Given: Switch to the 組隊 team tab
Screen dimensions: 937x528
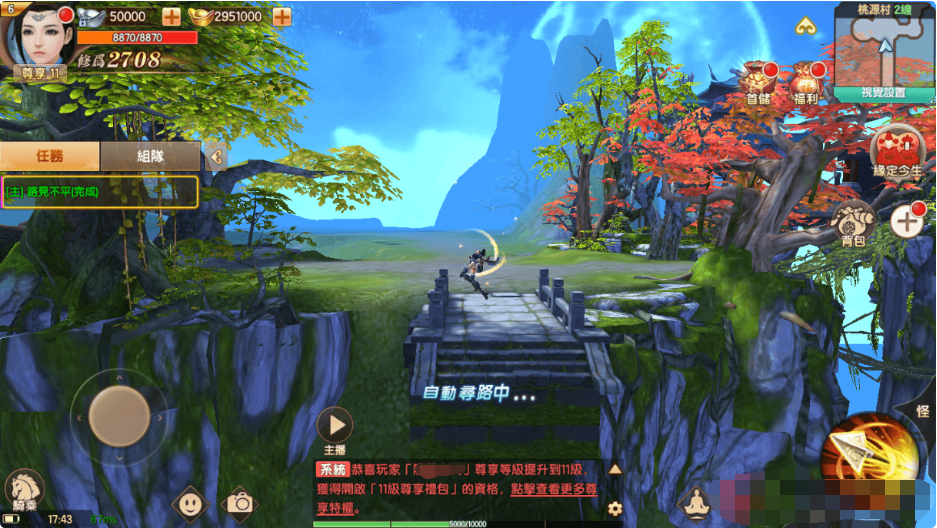Looking at the screenshot, I should point(150,156).
